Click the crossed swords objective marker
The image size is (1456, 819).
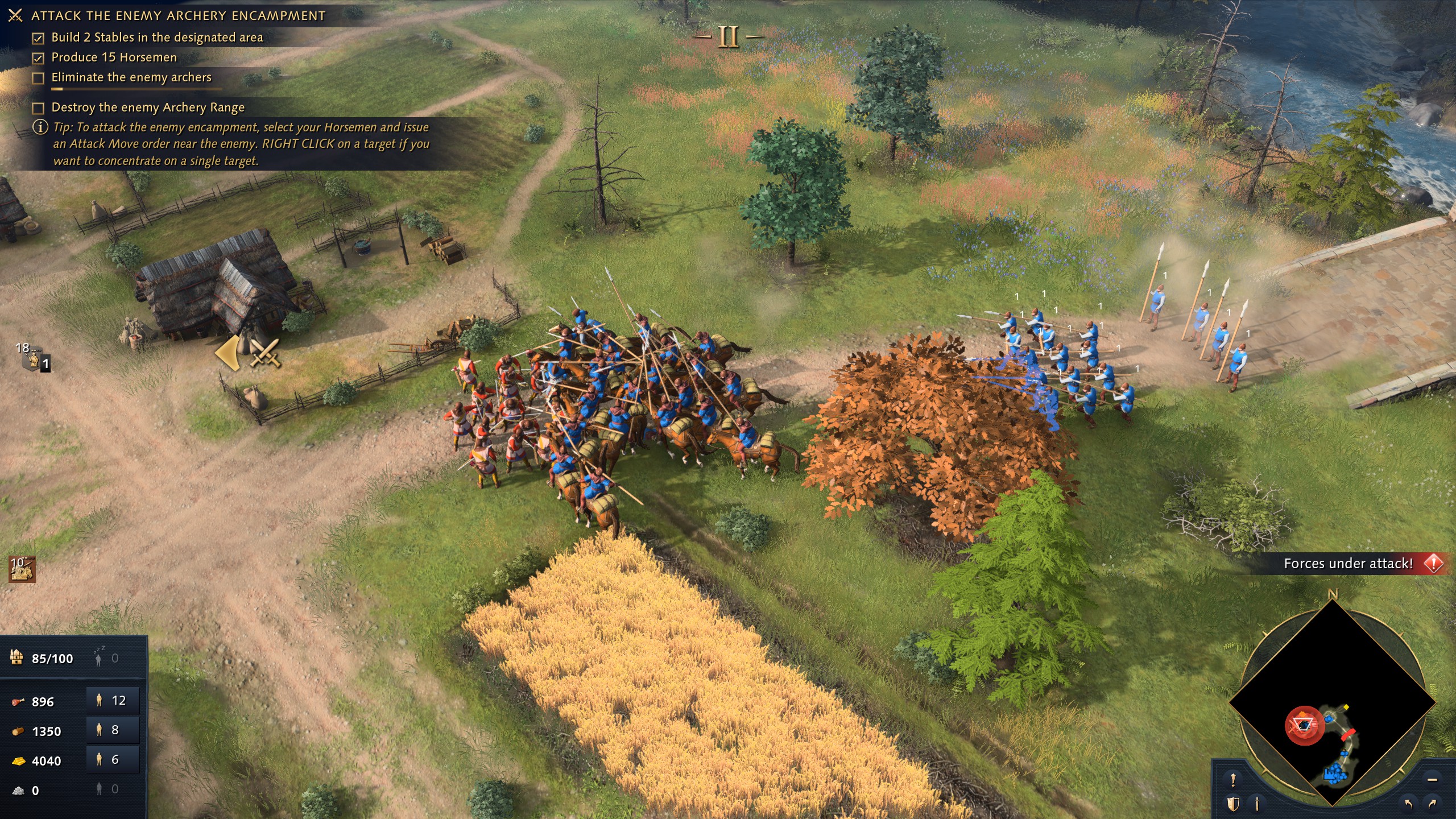(264, 353)
